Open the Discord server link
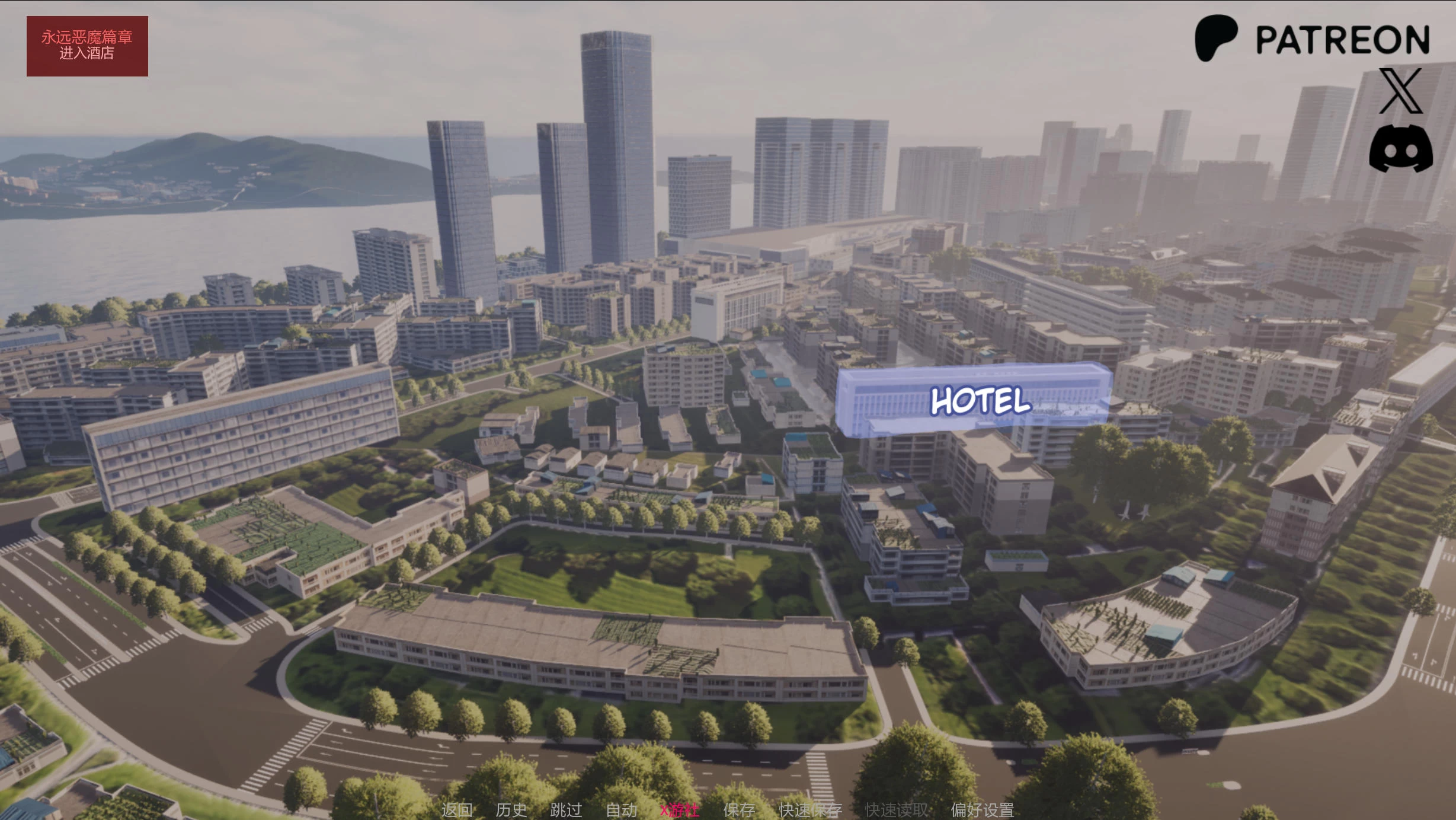This screenshot has width=1456, height=820. [x=1401, y=148]
